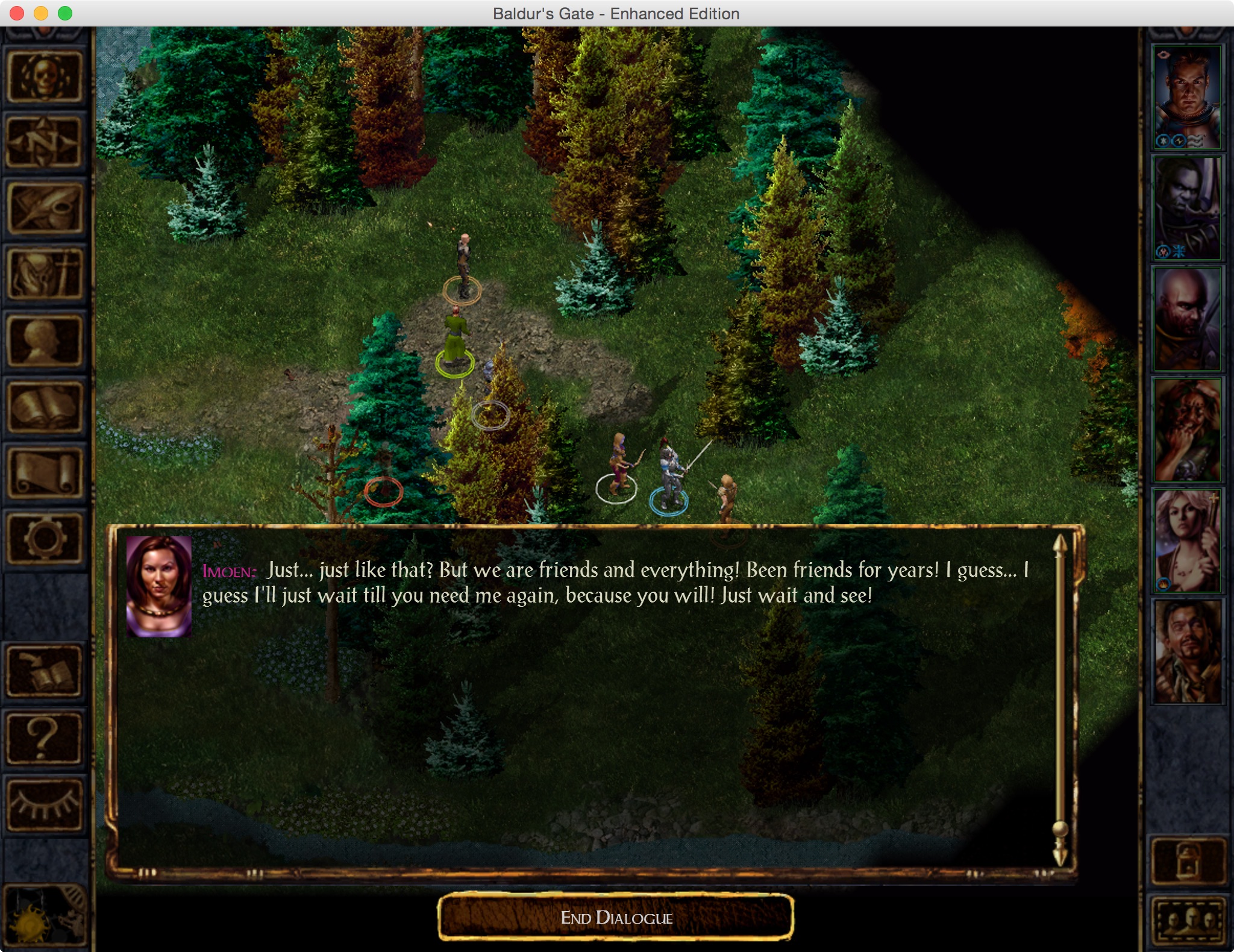Viewport: 1234px width, 952px height.
Task: Open the mage spellbook icon
Action: pyautogui.click(x=45, y=407)
